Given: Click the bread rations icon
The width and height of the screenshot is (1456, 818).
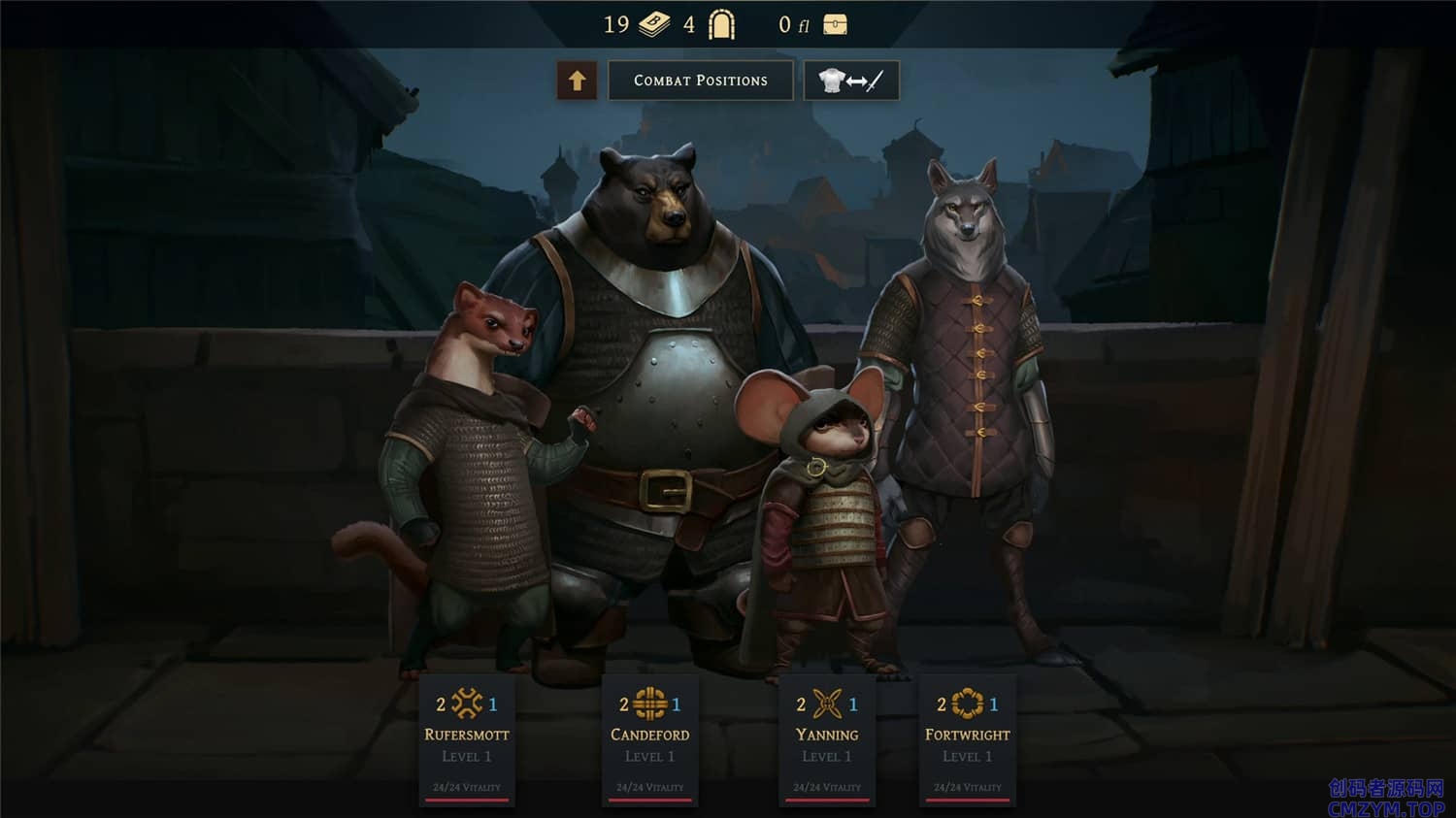Looking at the screenshot, I should (x=653, y=24).
